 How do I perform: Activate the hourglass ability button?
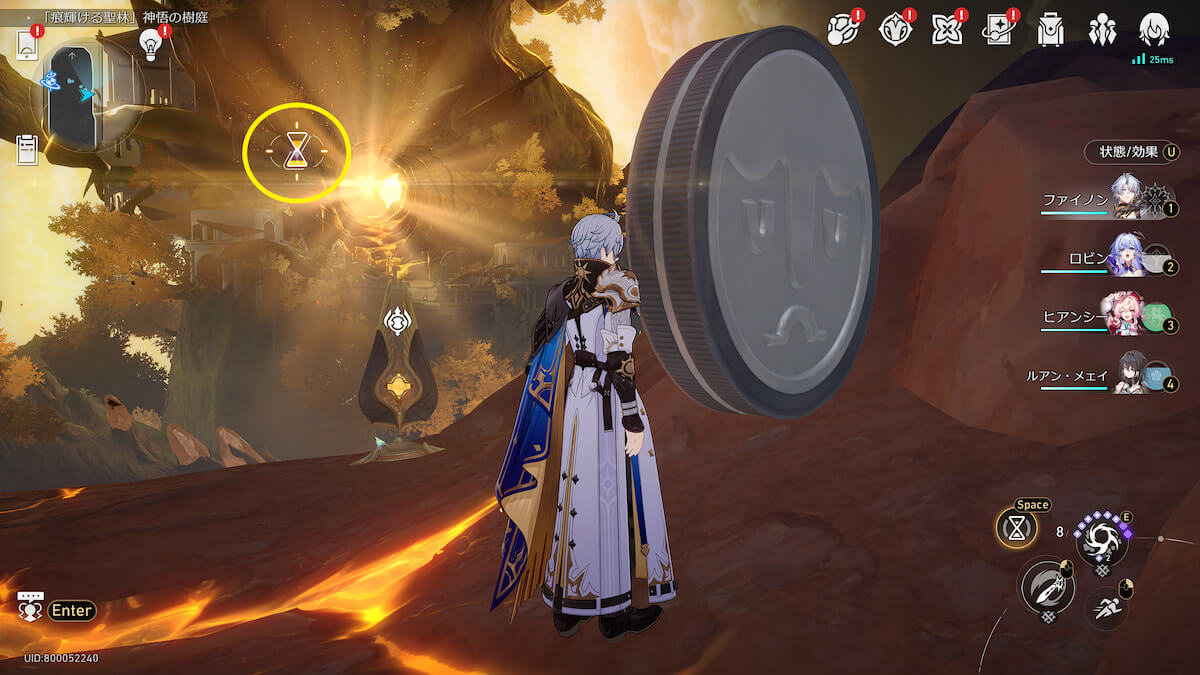click(x=1016, y=530)
